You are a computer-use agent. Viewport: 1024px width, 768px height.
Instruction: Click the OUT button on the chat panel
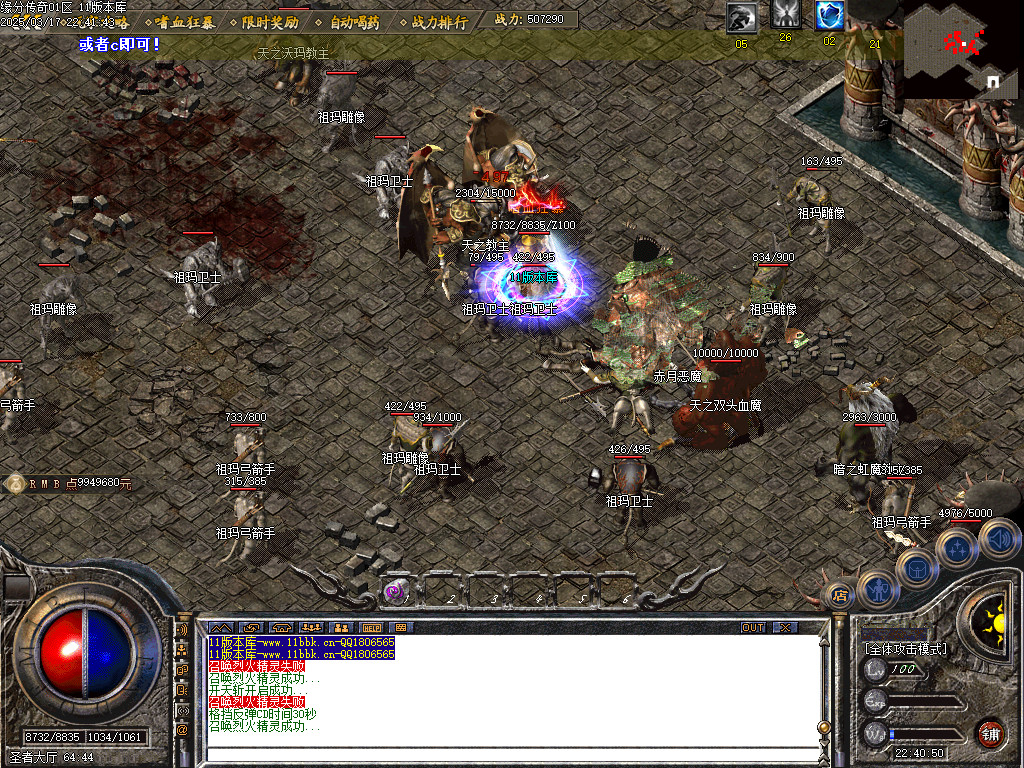click(753, 627)
